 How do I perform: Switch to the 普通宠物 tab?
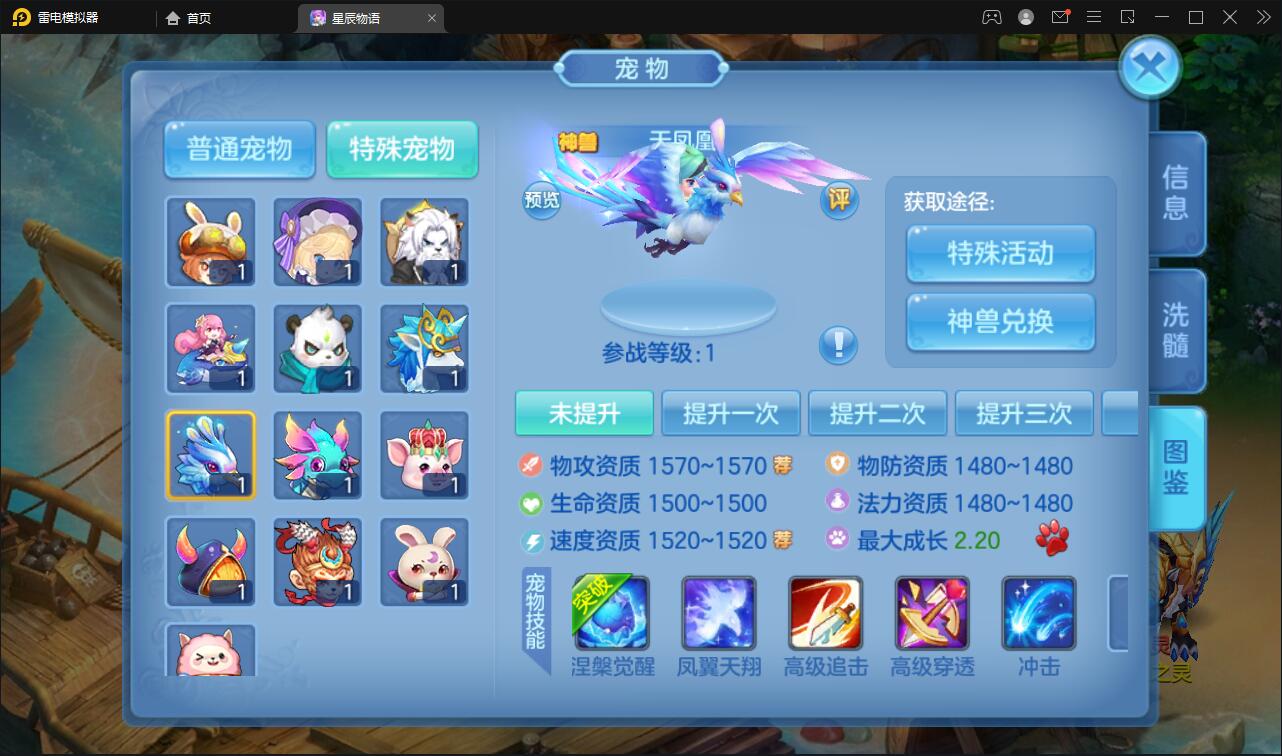pos(239,149)
